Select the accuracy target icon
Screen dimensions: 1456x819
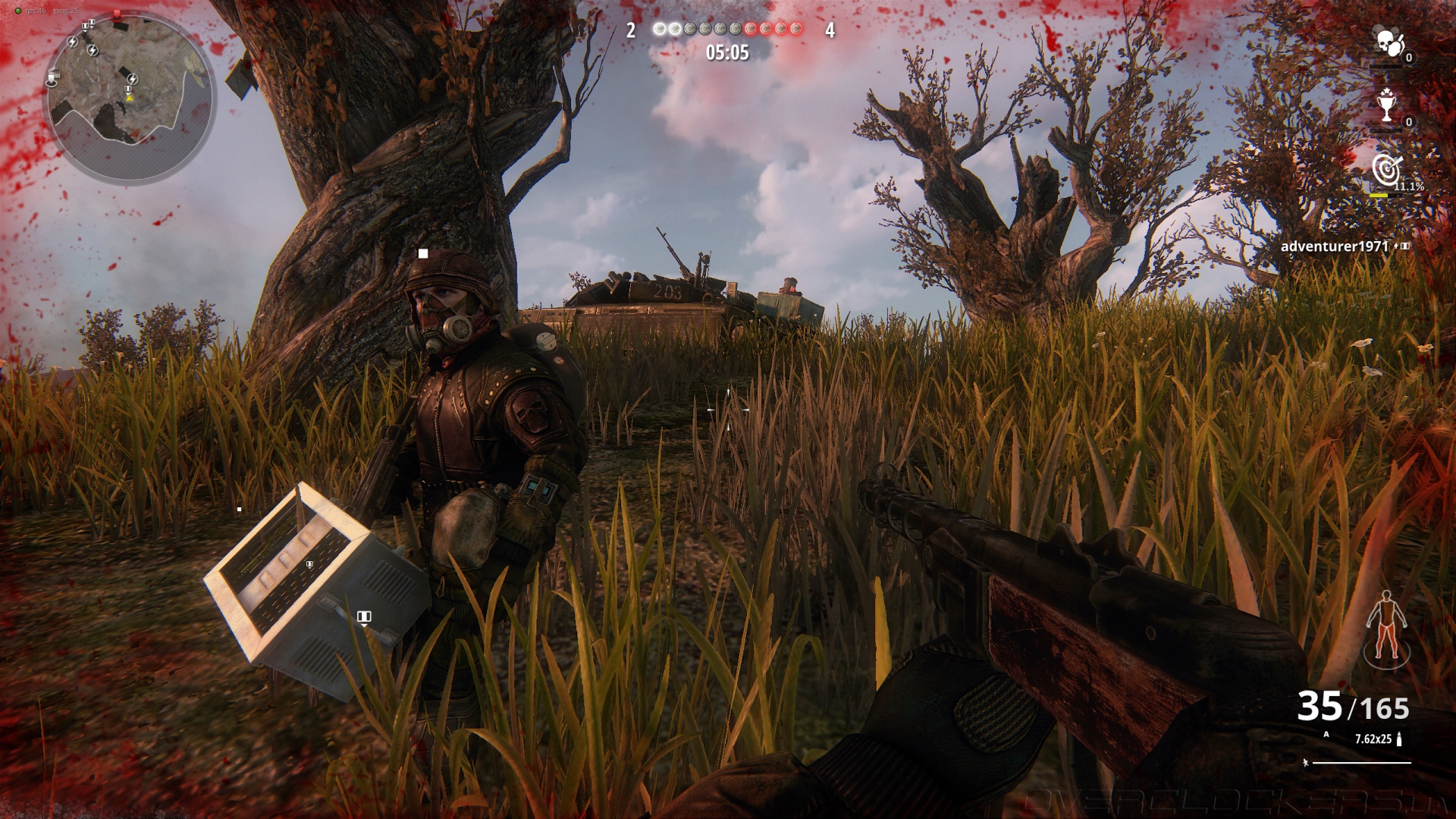pos(1387,171)
